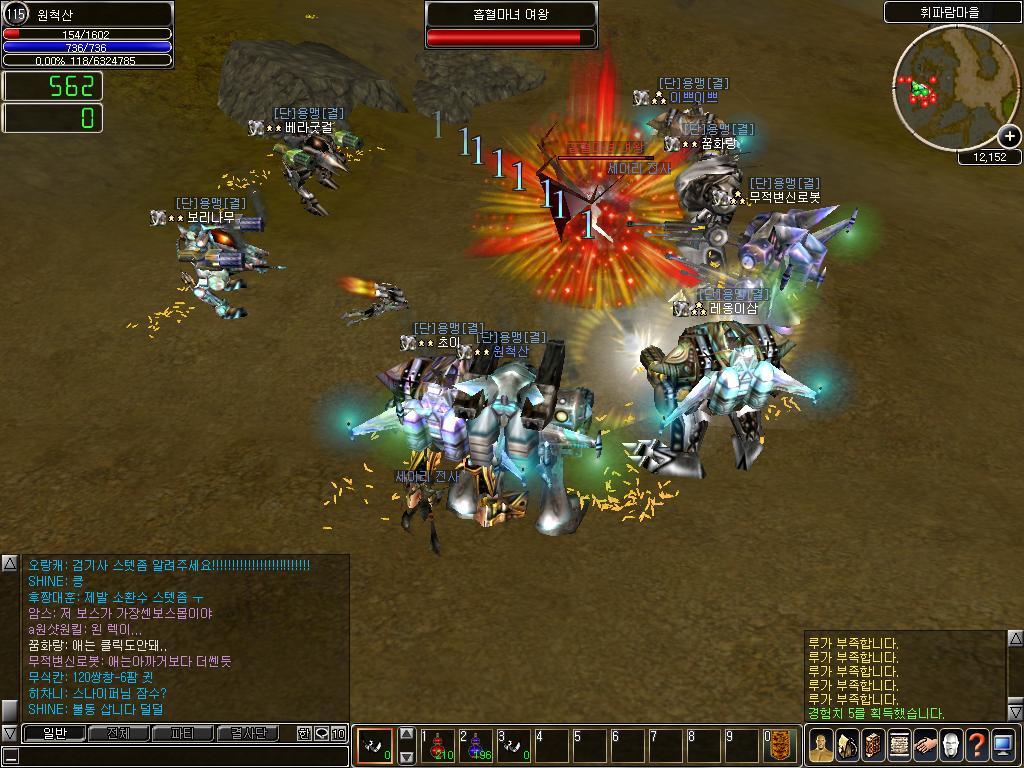Open help with the question mark icon

click(977, 745)
